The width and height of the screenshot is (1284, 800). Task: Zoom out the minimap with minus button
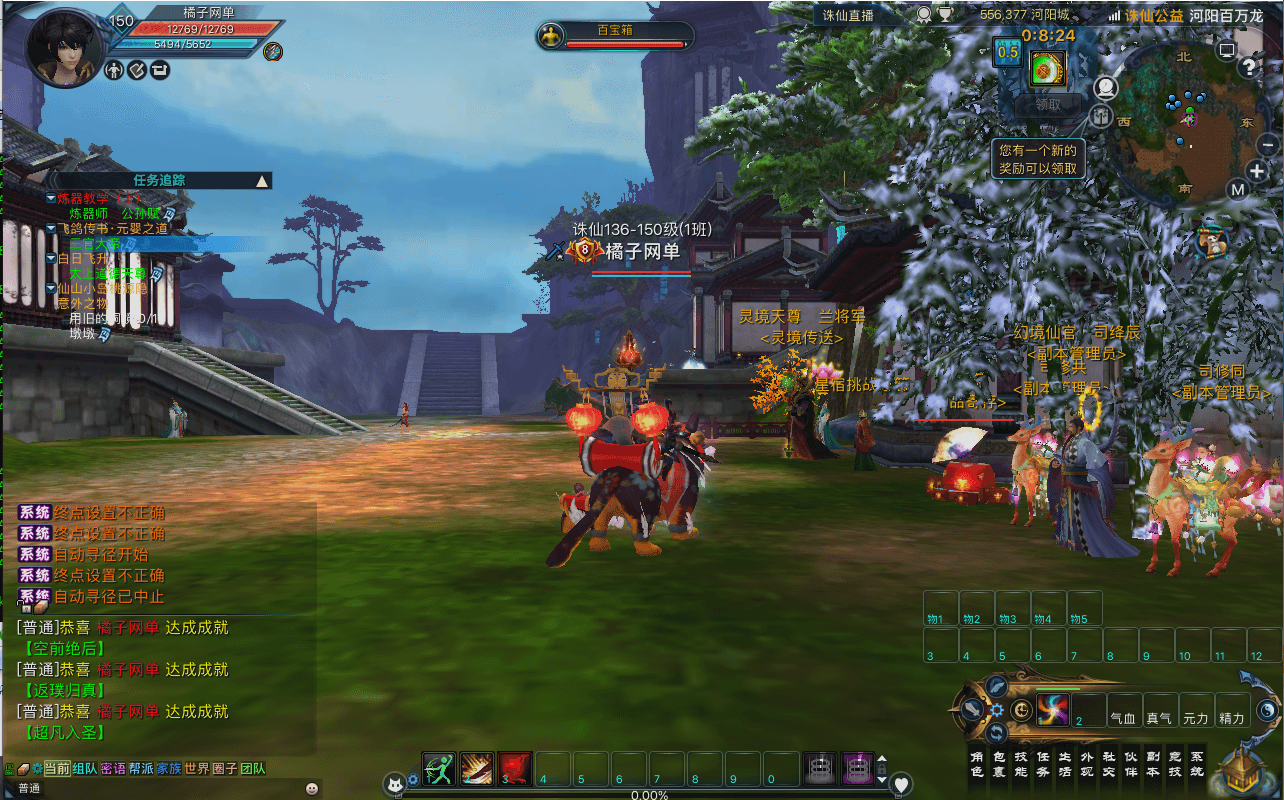click(1267, 145)
